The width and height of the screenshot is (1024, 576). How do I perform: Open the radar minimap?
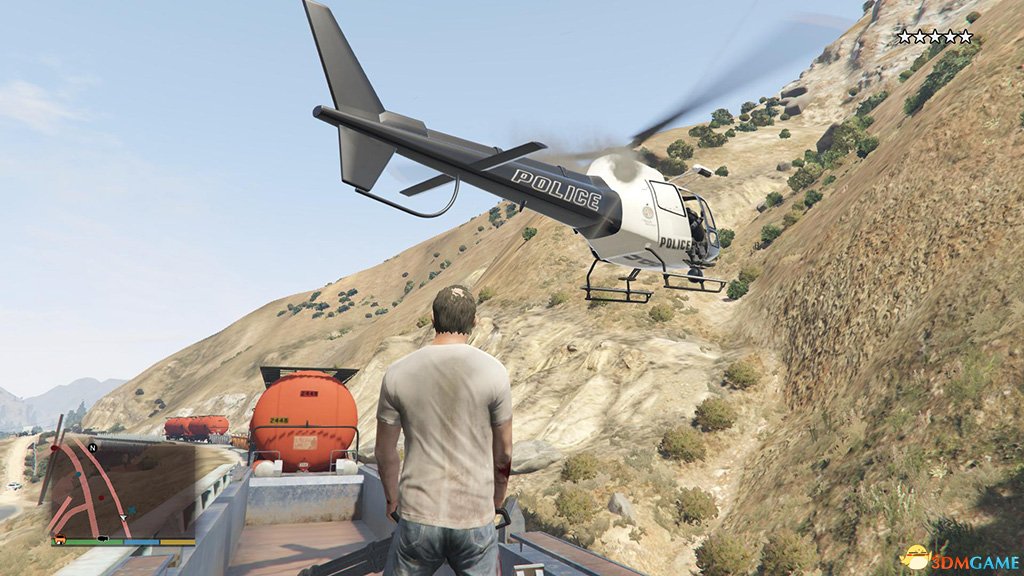pyautogui.click(x=122, y=490)
